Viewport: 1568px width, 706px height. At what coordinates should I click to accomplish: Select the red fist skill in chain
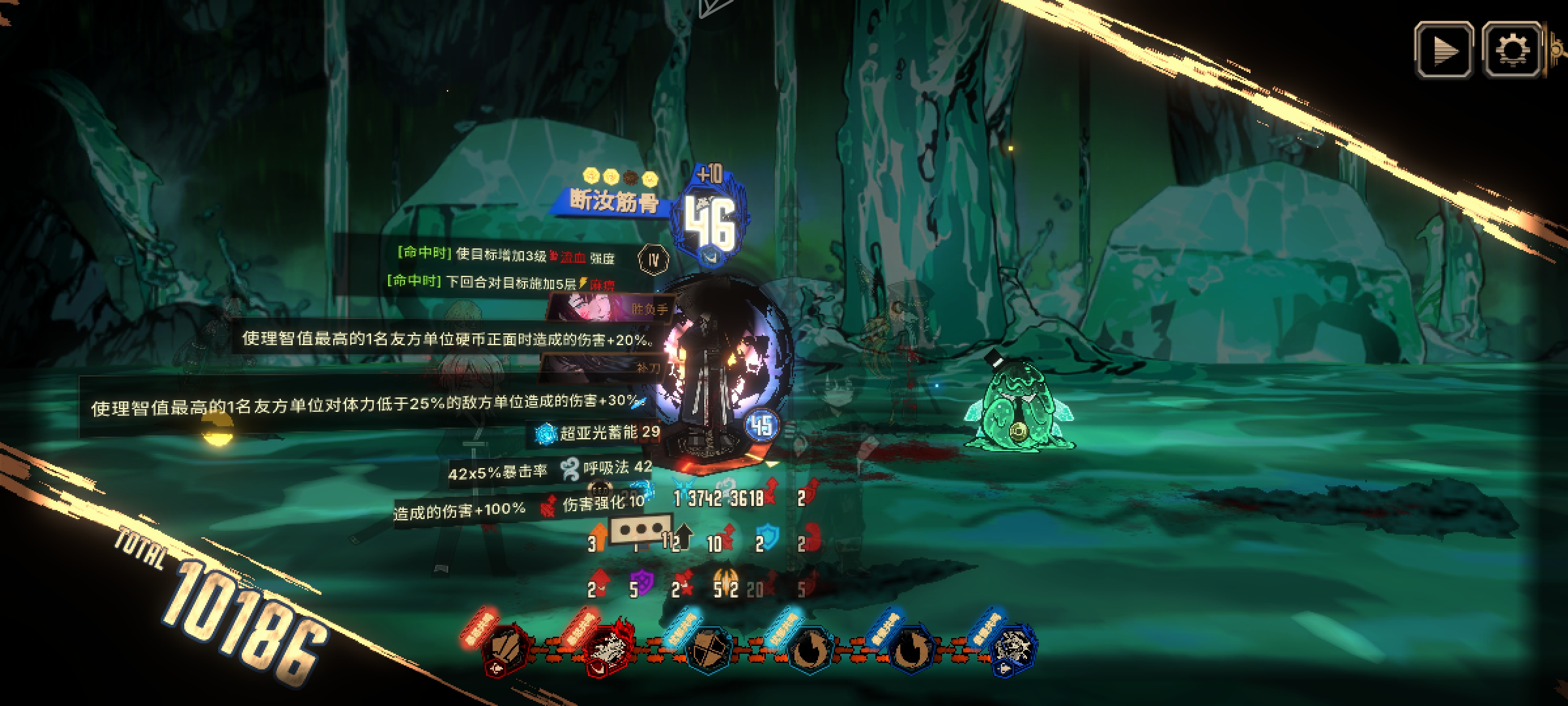(x=506, y=648)
